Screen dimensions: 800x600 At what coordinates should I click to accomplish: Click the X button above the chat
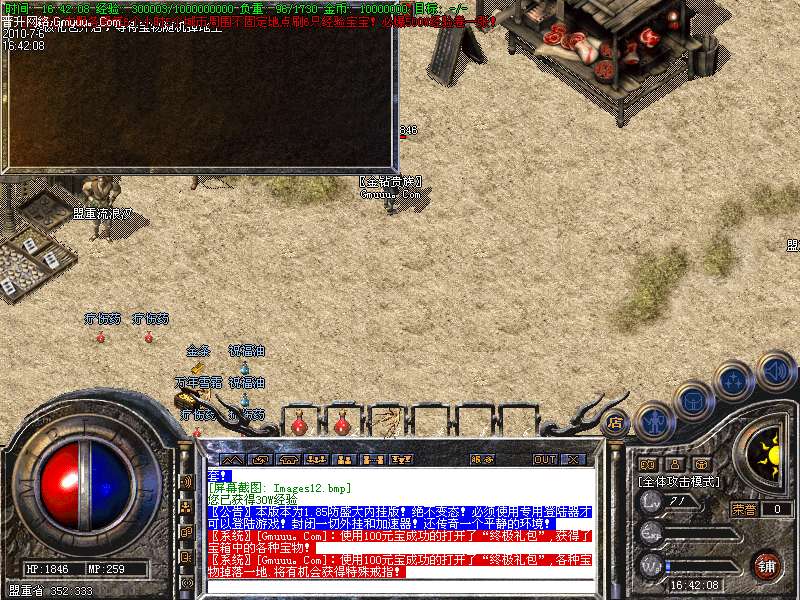[x=573, y=459]
